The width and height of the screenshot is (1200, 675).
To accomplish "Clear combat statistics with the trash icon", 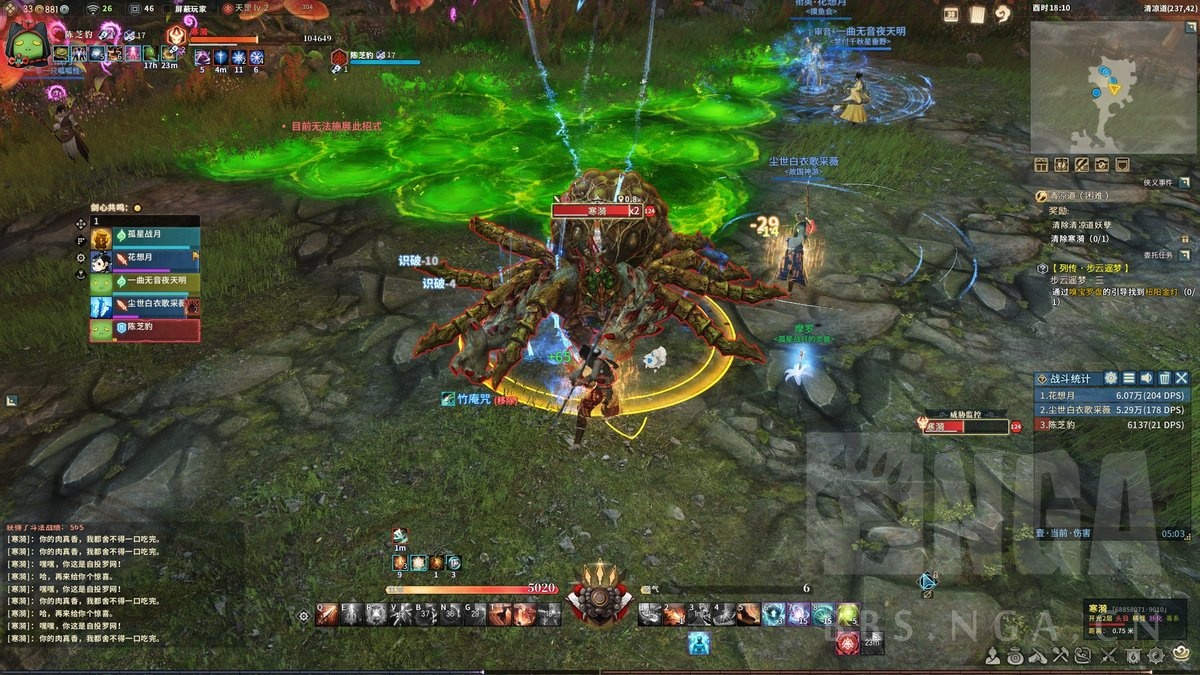I will (1164, 378).
